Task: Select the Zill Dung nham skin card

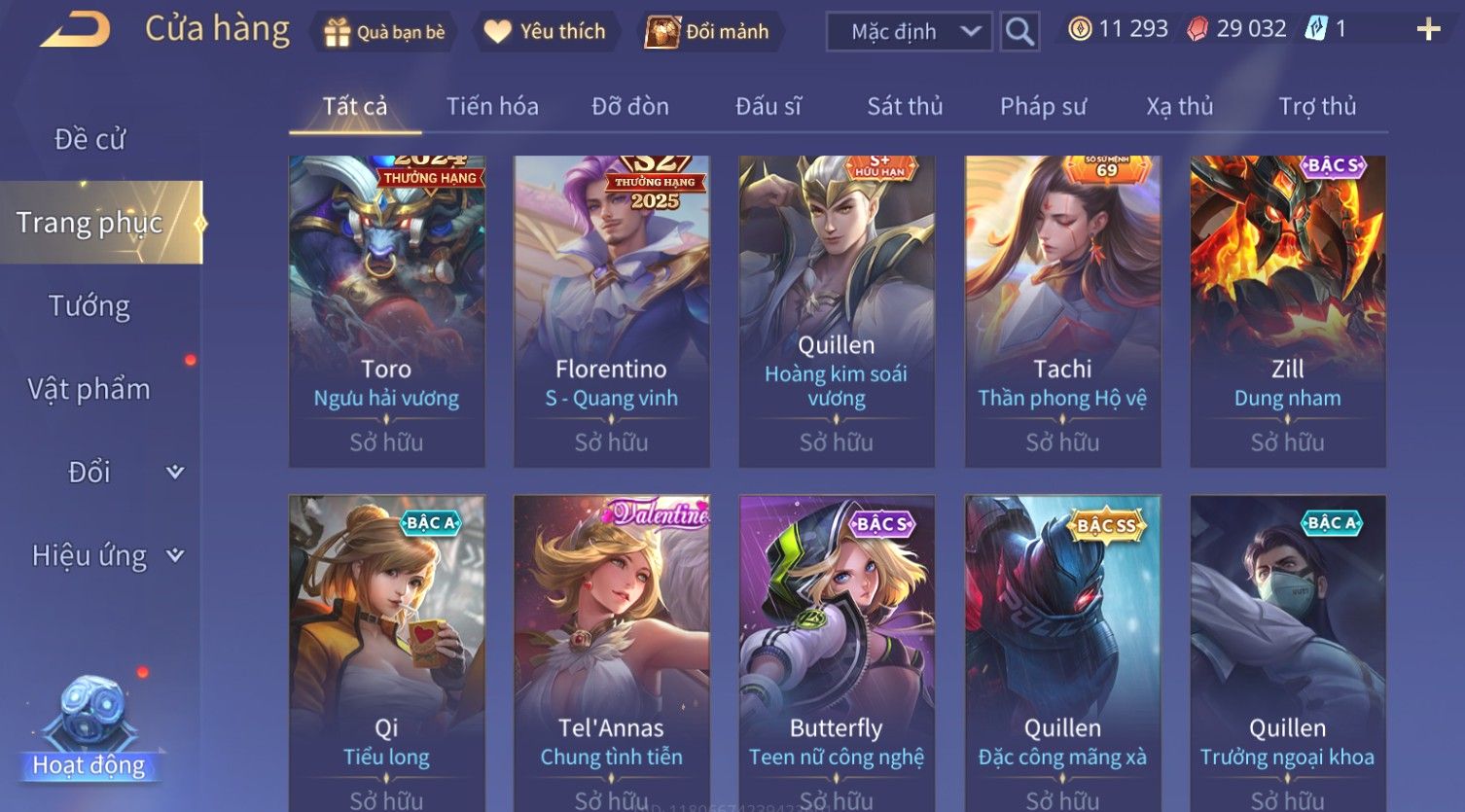Action: (1287, 311)
